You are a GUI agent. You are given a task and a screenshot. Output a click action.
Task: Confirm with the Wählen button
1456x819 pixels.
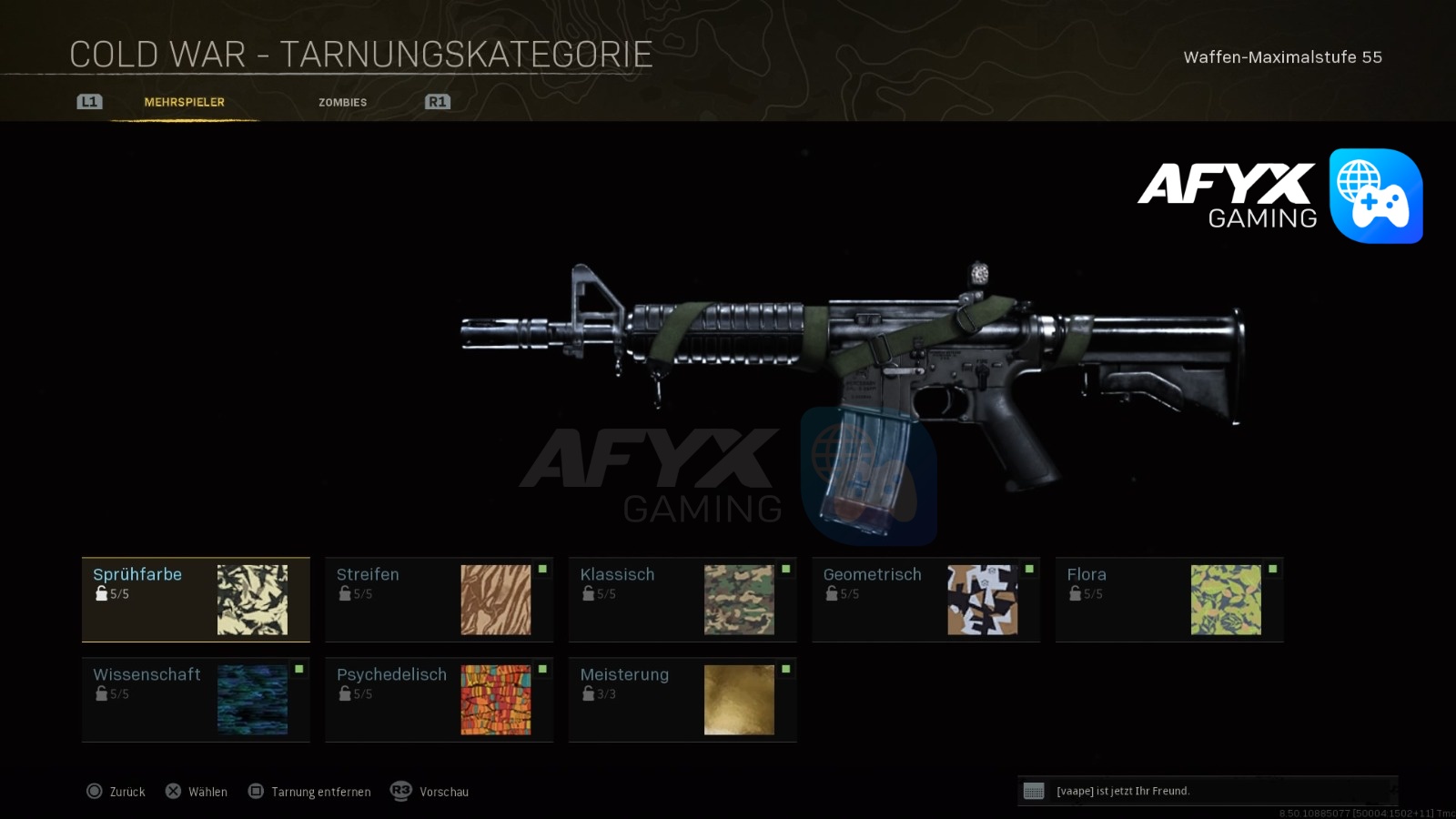pyautogui.click(x=197, y=792)
